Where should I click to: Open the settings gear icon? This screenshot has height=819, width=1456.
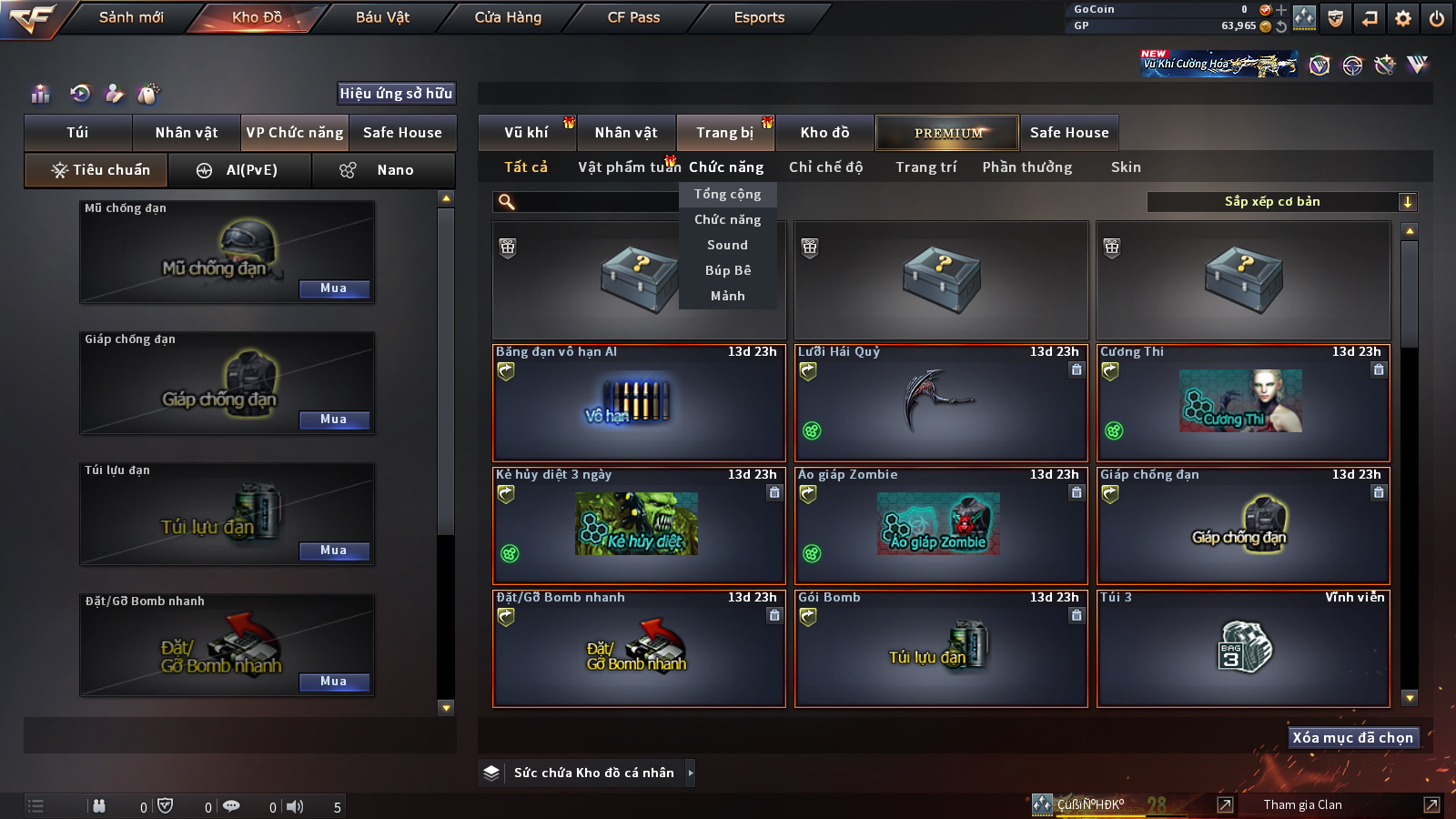coord(1403,18)
